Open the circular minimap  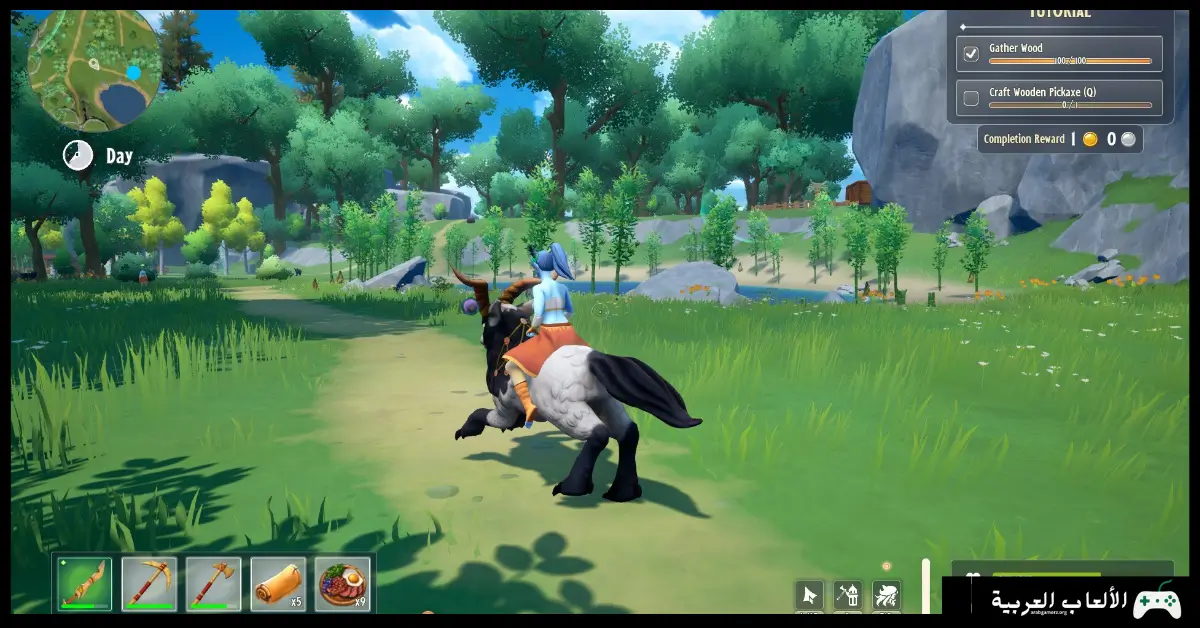point(95,72)
